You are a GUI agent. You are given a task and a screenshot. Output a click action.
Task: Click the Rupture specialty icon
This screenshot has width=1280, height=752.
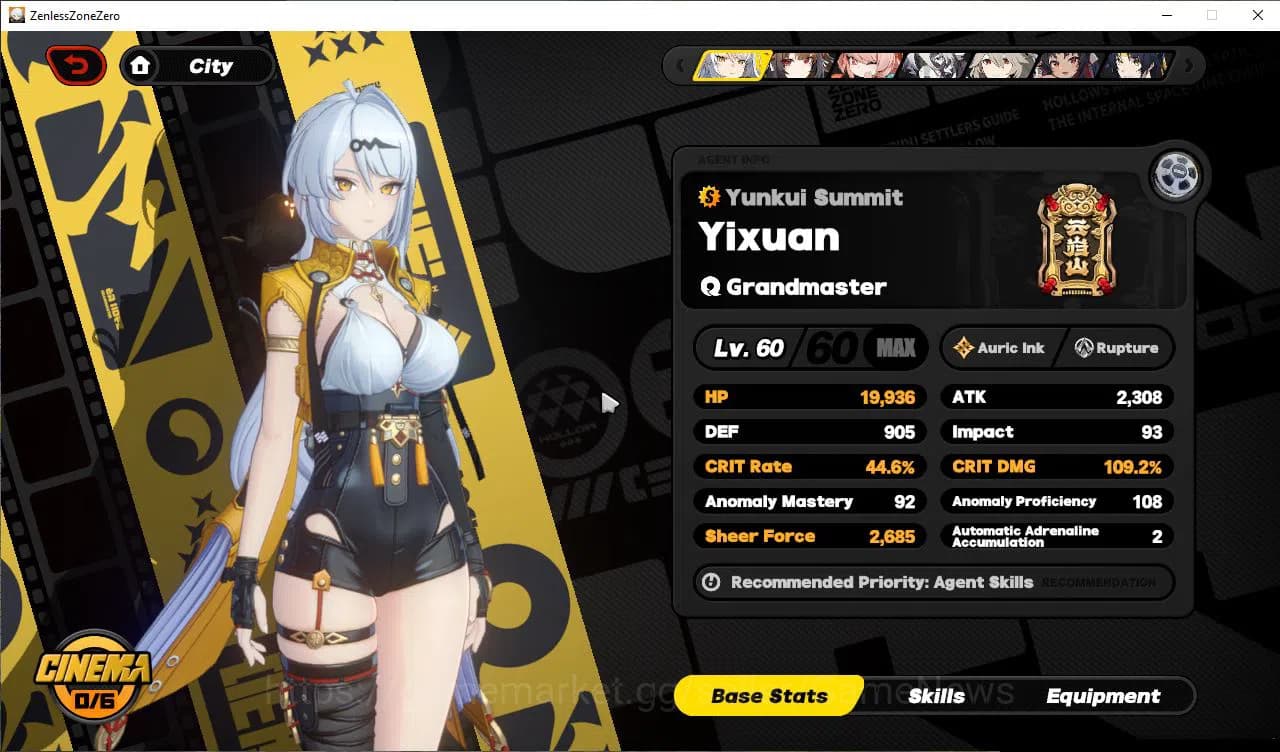pyautogui.click(x=1085, y=348)
